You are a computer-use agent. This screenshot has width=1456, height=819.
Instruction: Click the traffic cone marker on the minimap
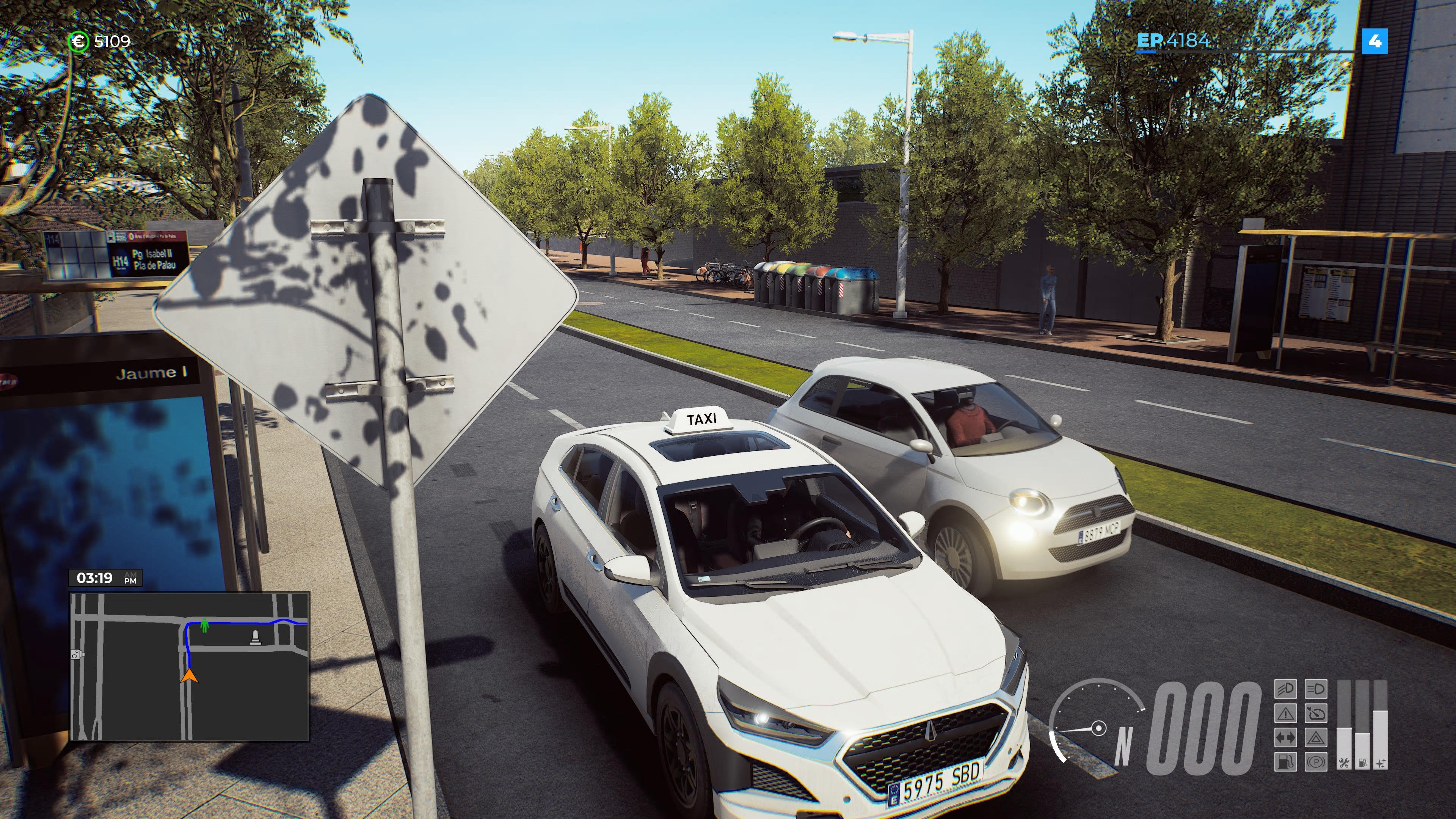255,637
